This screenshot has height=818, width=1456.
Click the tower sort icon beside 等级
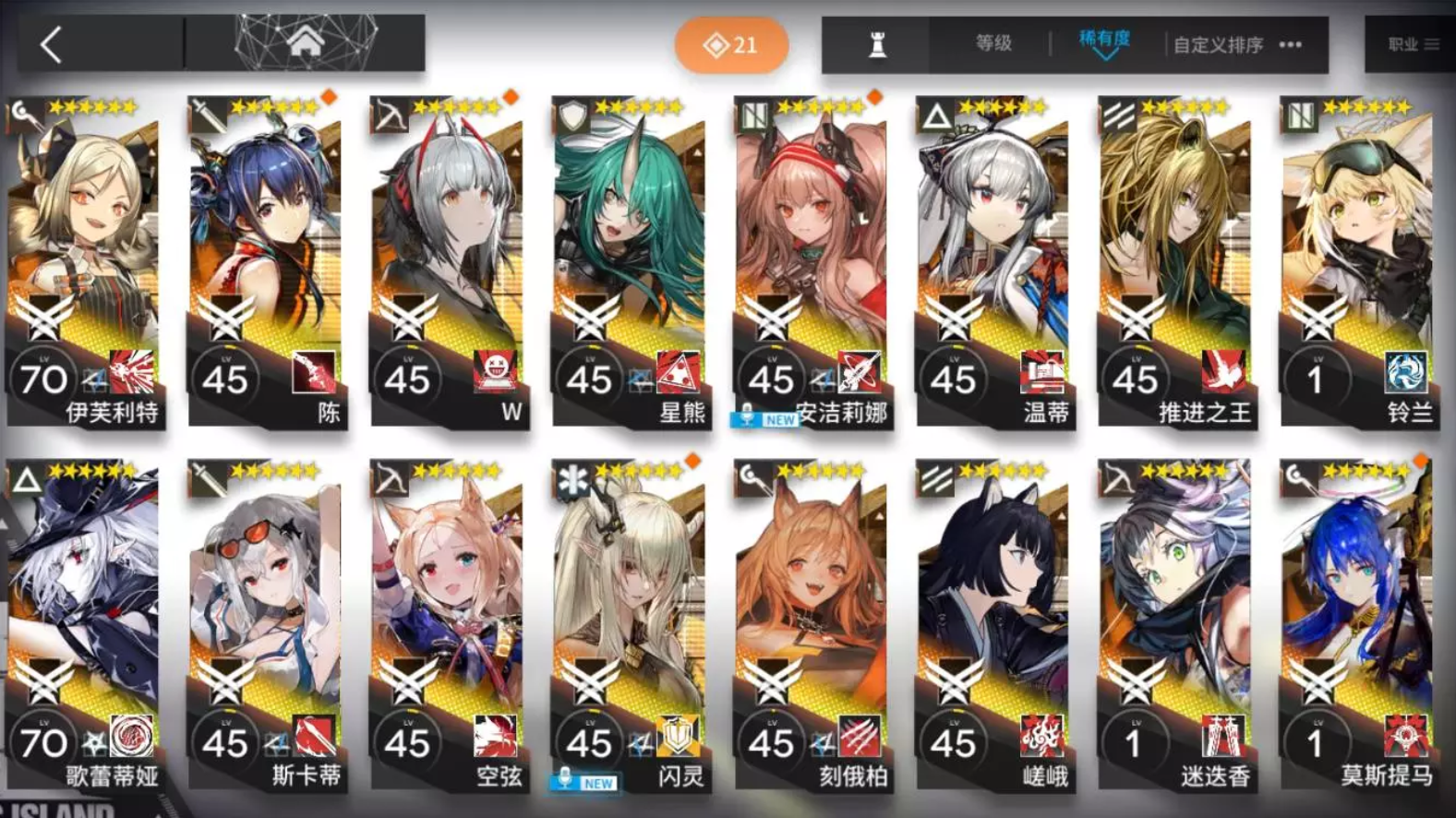click(x=878, y=43)
